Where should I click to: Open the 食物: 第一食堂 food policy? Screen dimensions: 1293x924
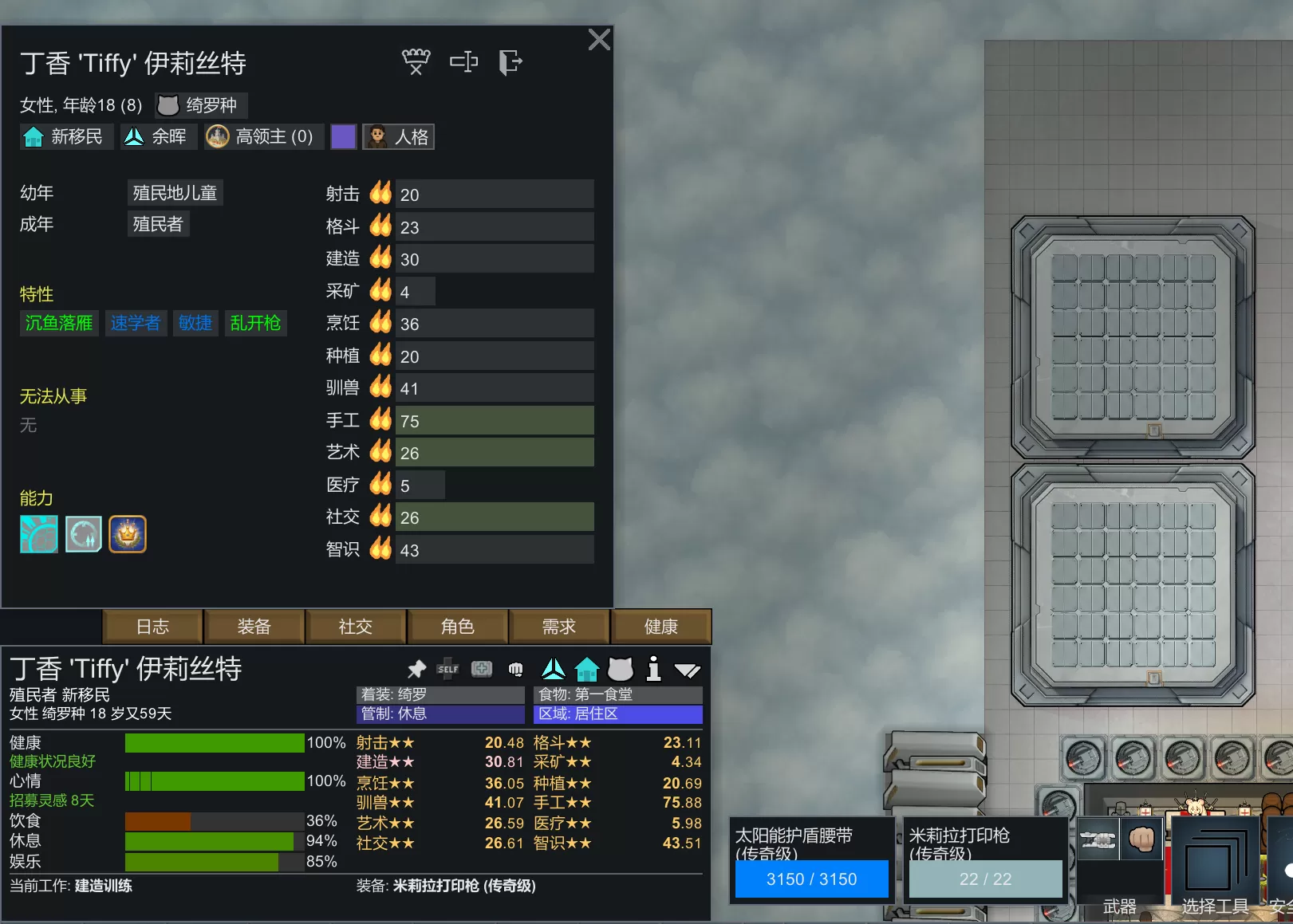(x=617, y=694)
